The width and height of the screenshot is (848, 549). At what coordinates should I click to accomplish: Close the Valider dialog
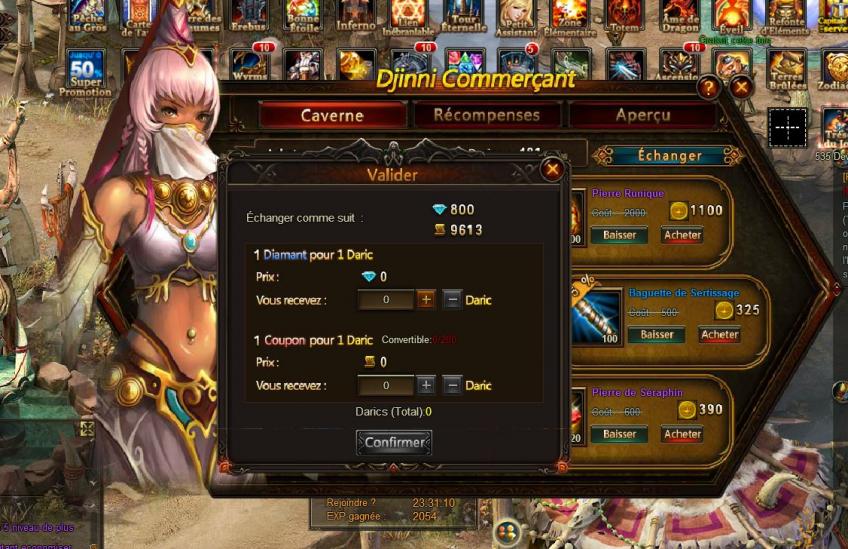tap(551, 170)
